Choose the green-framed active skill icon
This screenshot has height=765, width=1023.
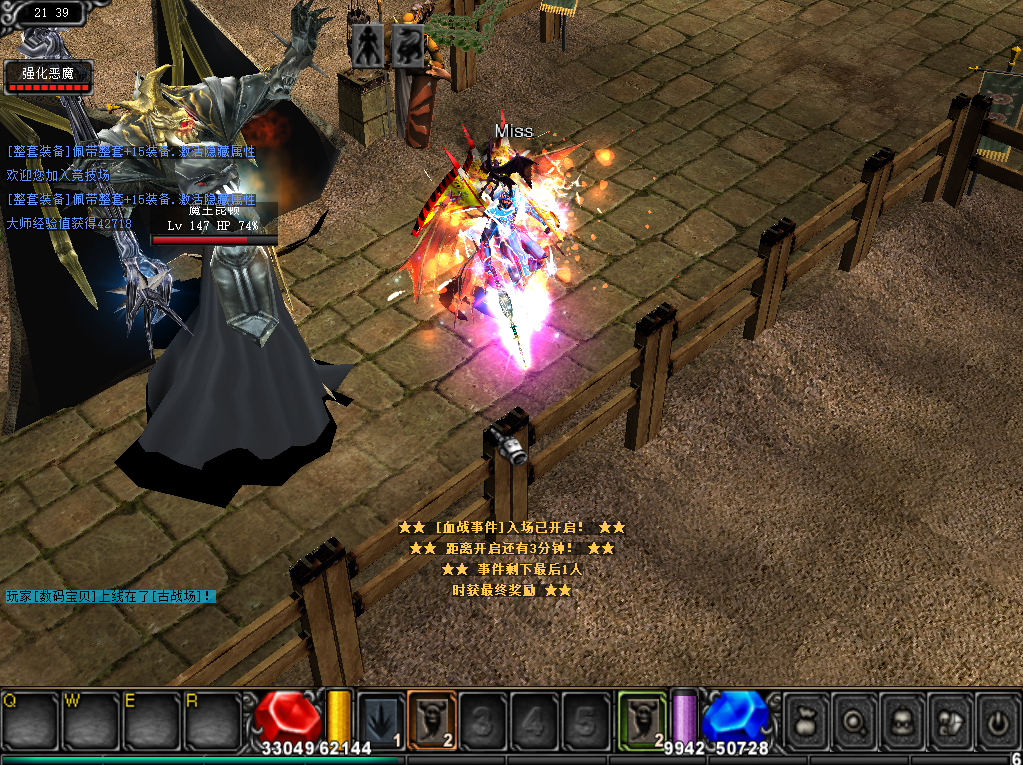coord(642,720)
